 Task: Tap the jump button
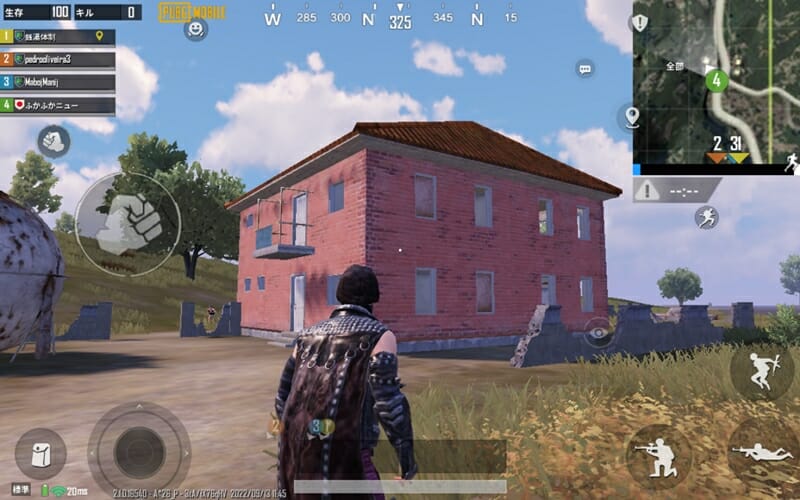(x=760, y=371)
